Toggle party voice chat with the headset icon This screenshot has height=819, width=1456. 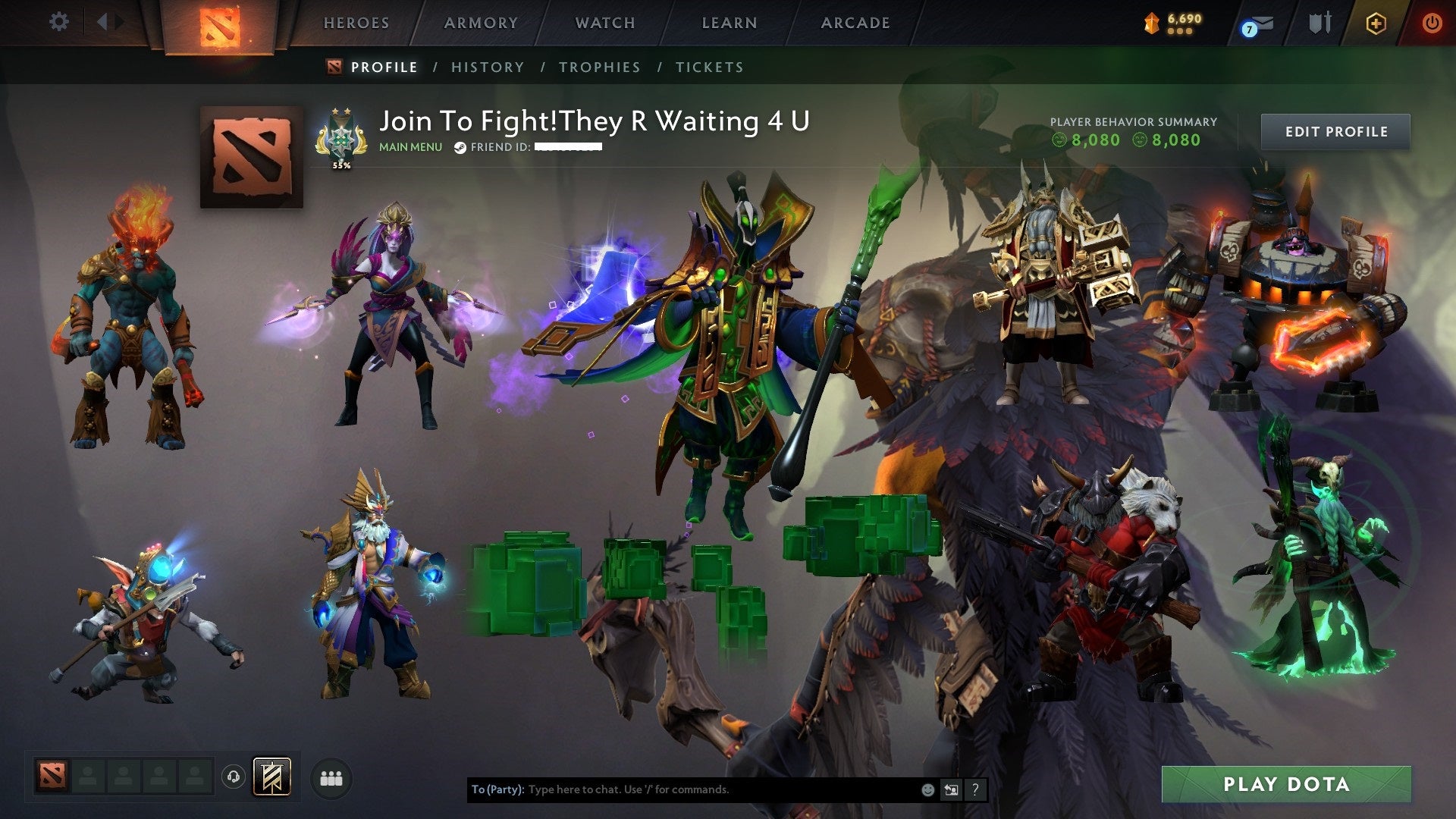point(235,777)
